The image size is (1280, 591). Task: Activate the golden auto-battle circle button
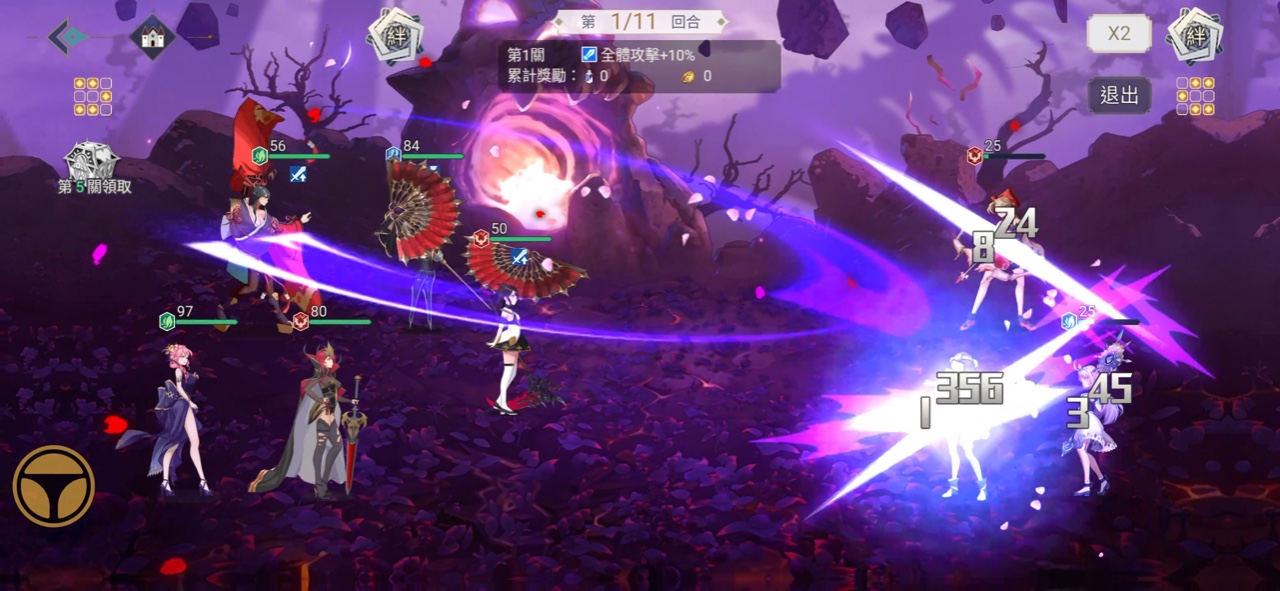pos(53,486)
